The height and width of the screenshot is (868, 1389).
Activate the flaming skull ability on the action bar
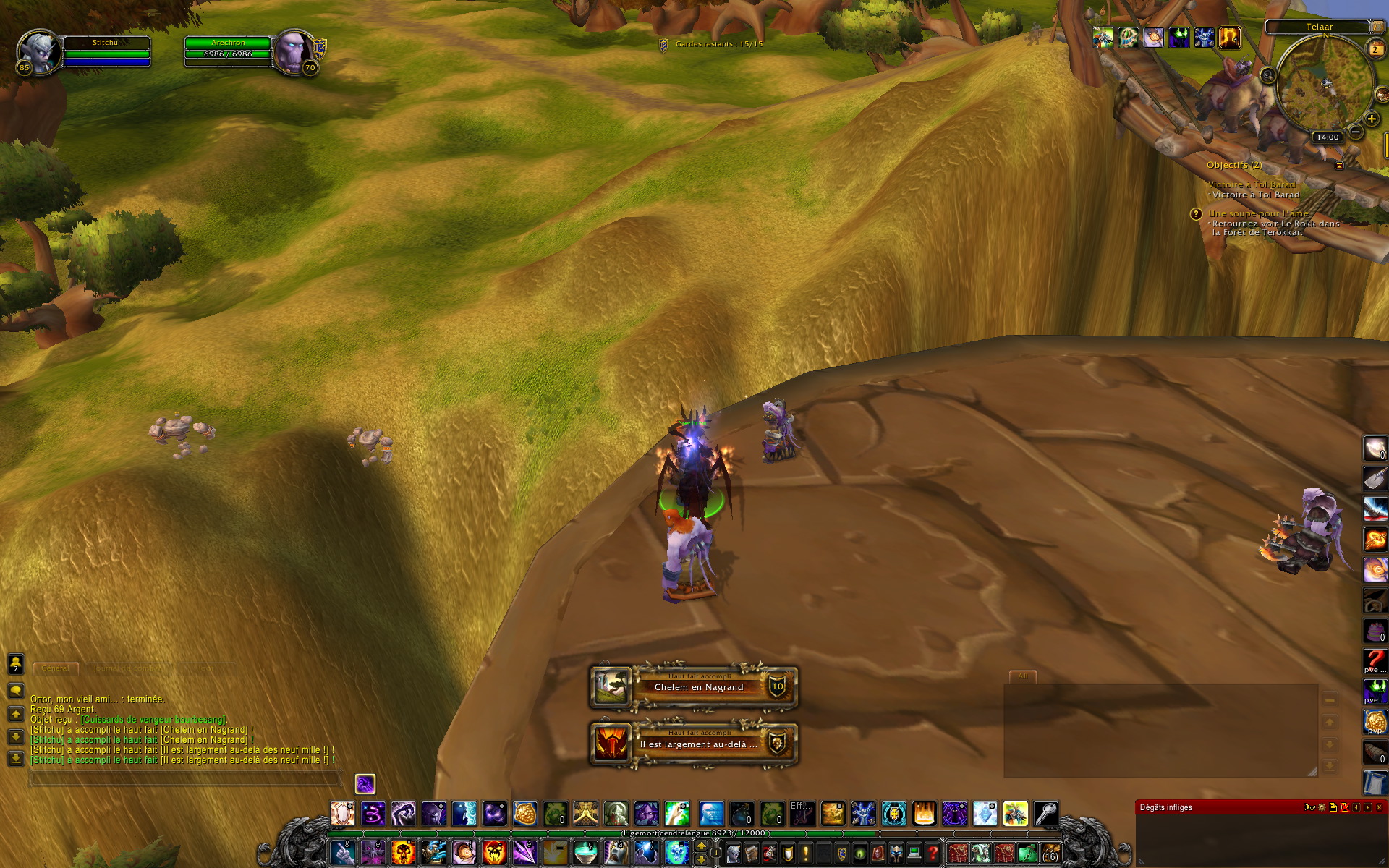pos(403,852)
